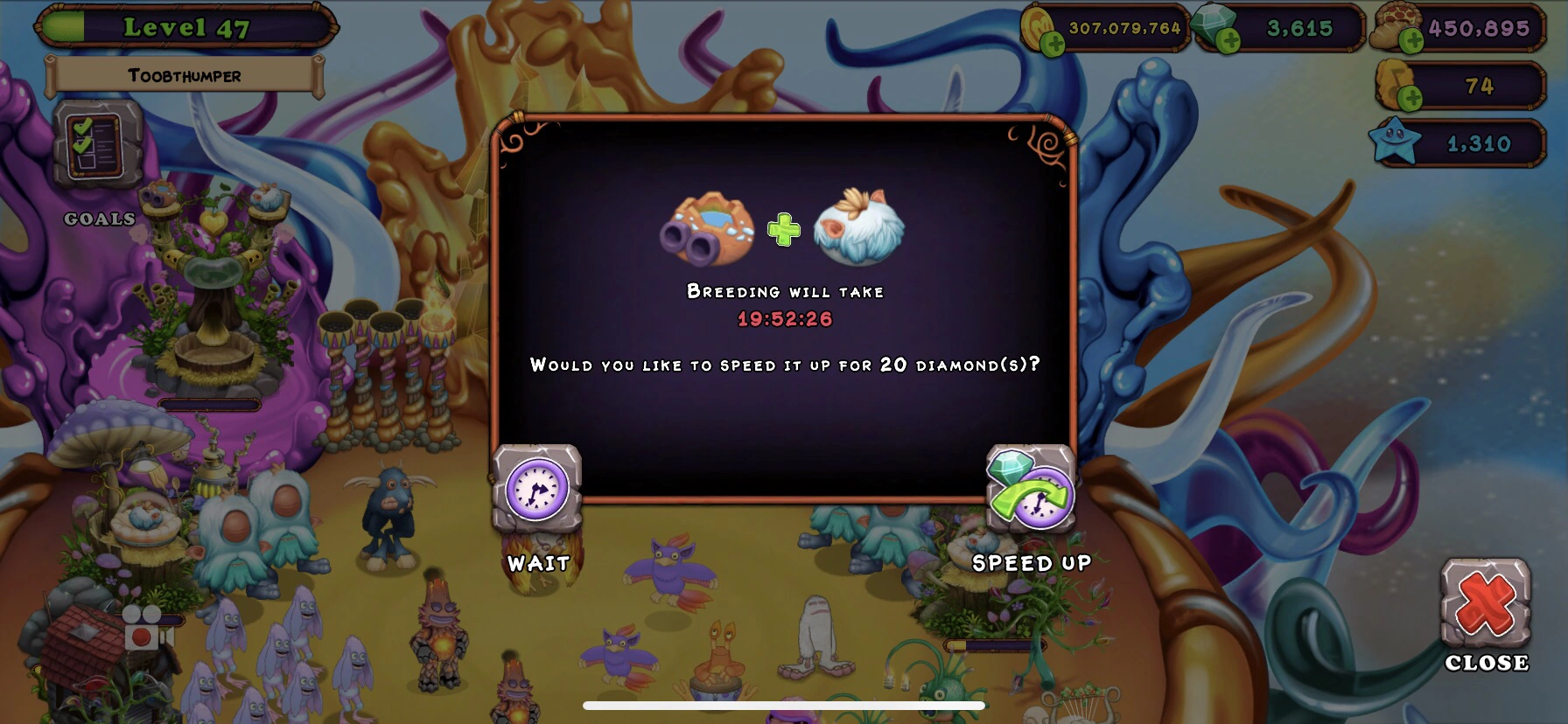Select the Toobthumper name banner
Screen dimensions: 1568x724
pos(184,75)
